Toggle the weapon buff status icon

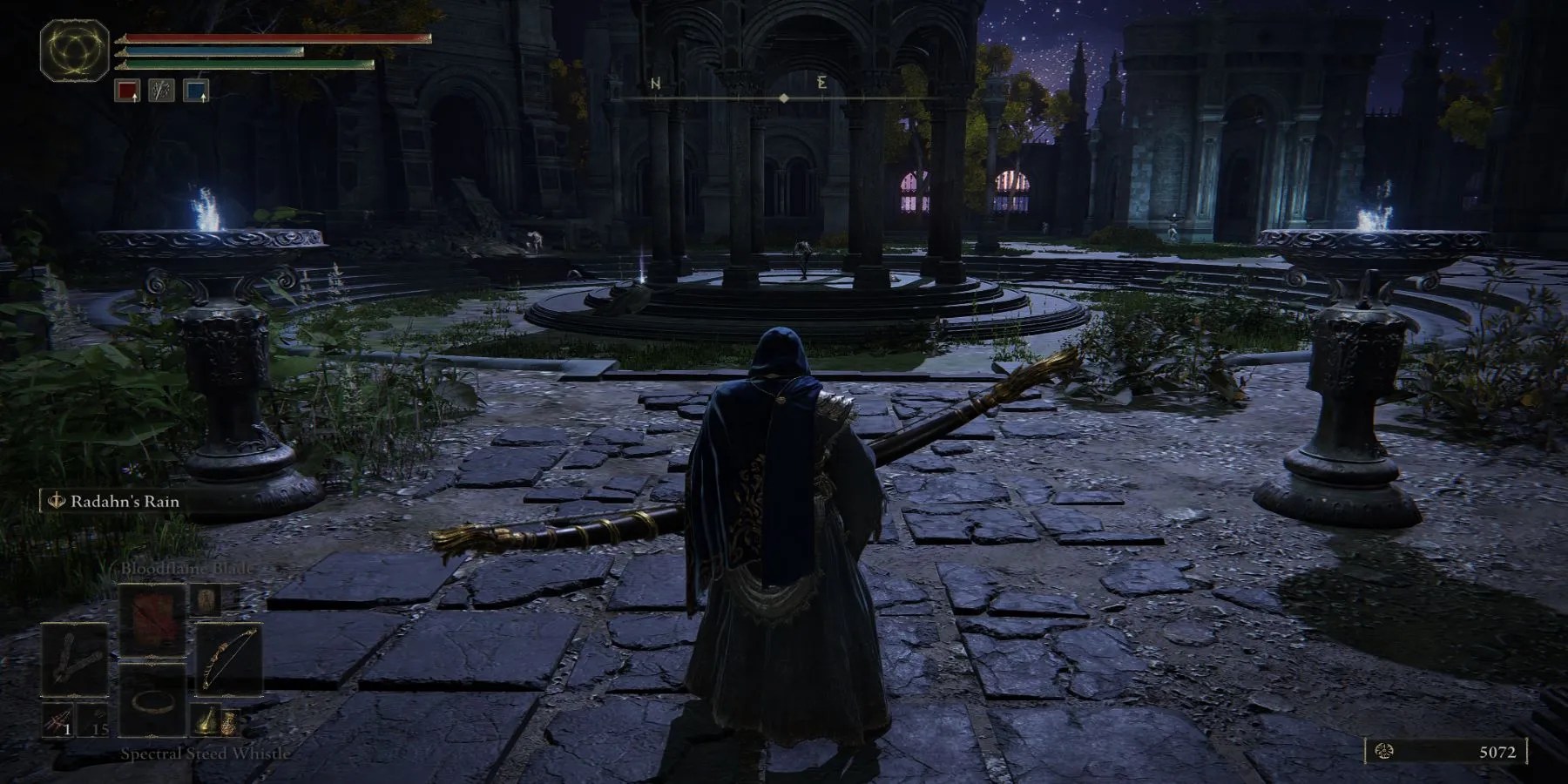click(161, 91)
